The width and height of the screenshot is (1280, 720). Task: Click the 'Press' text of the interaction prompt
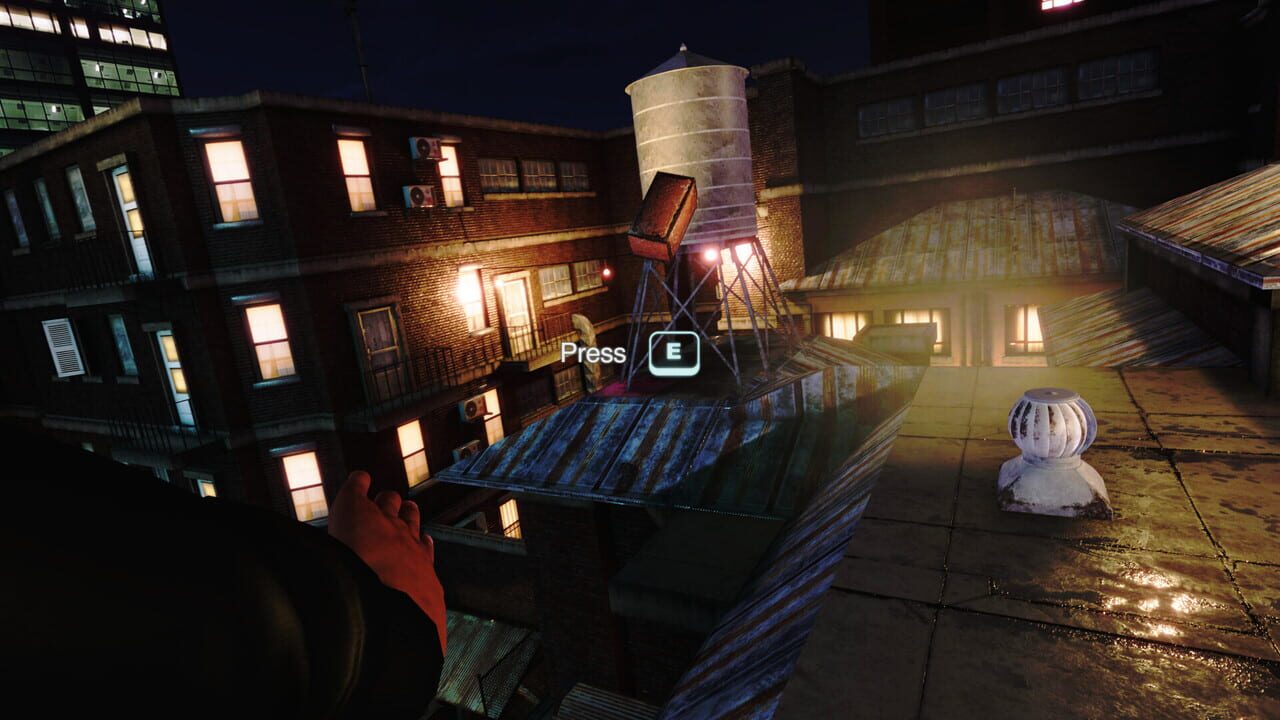(x=597, y=352)
